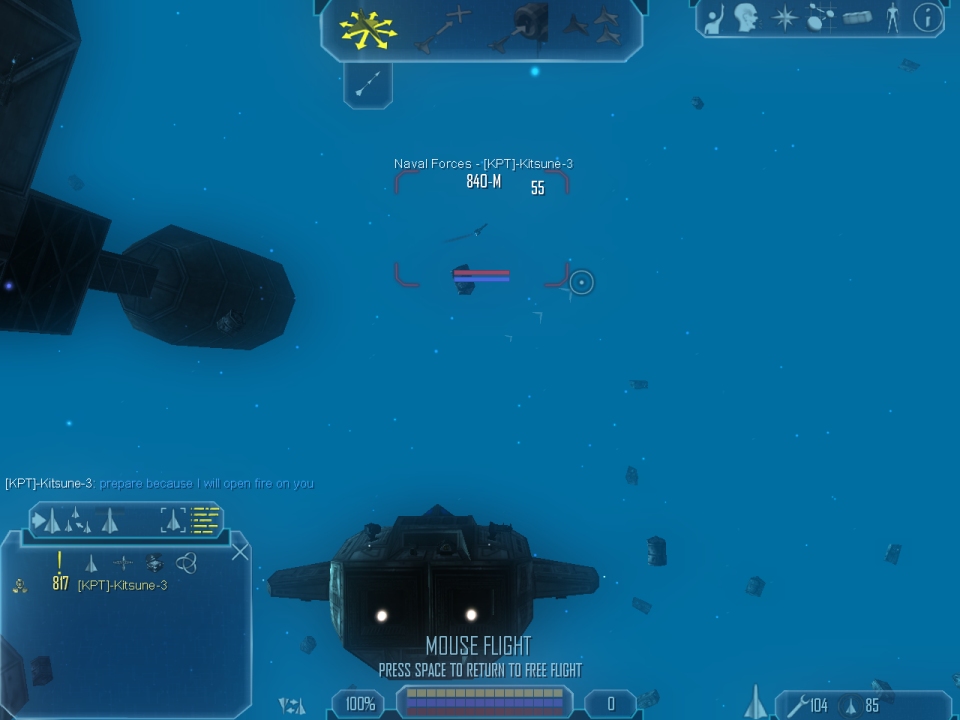
Task: Switch contact list to the loot crate filter
Action: [154, 563]
